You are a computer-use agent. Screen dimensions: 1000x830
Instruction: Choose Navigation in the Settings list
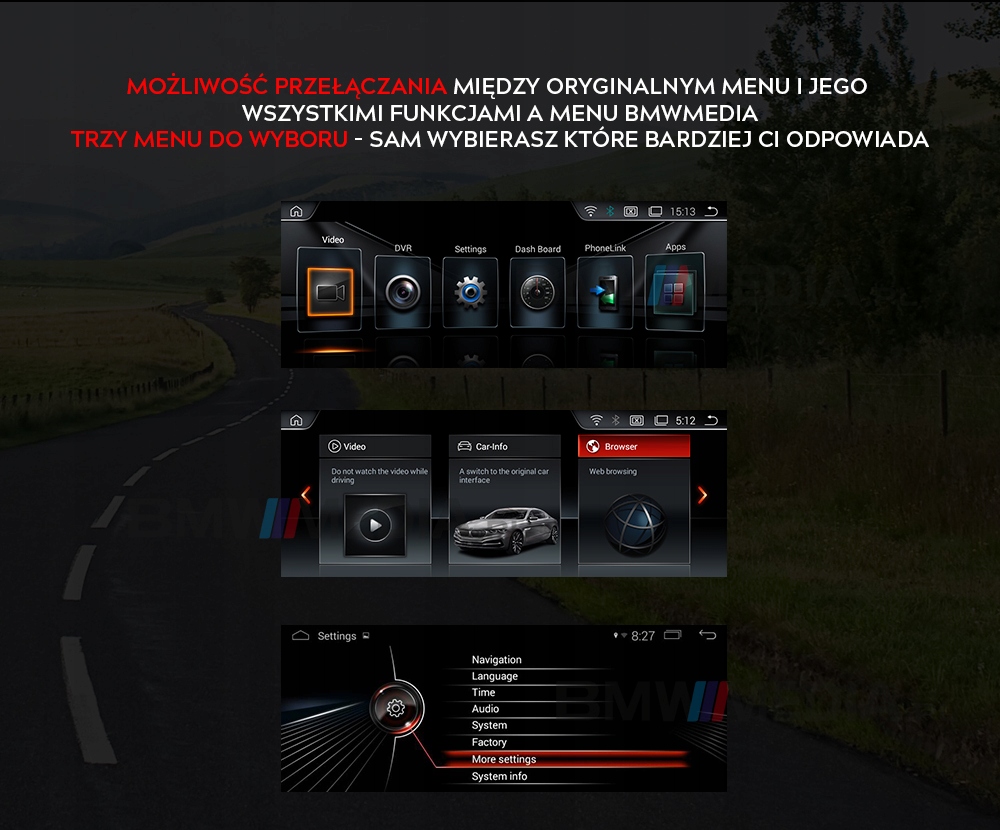(497, 660)
